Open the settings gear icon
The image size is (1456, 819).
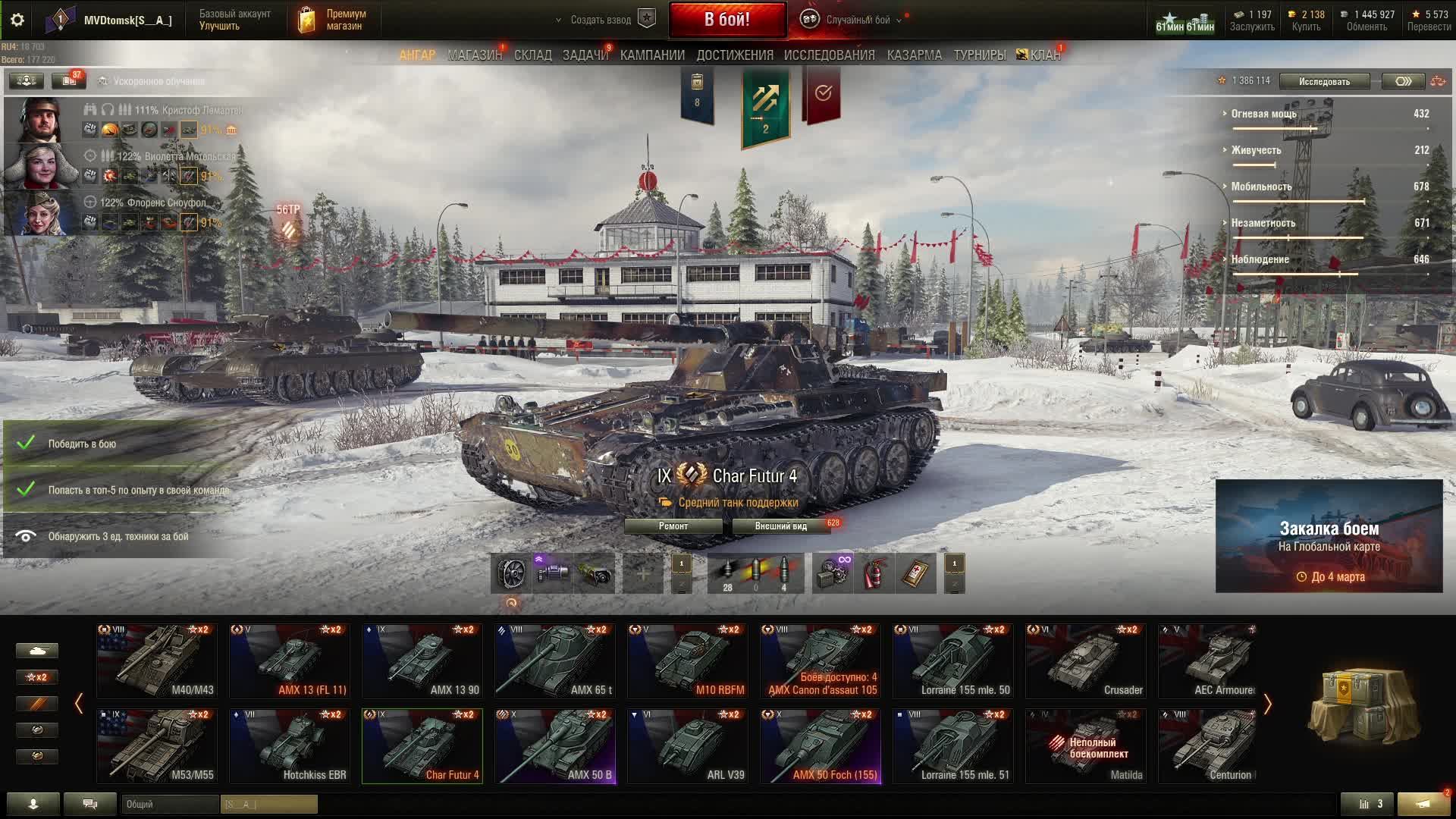[x=17, y=20]
